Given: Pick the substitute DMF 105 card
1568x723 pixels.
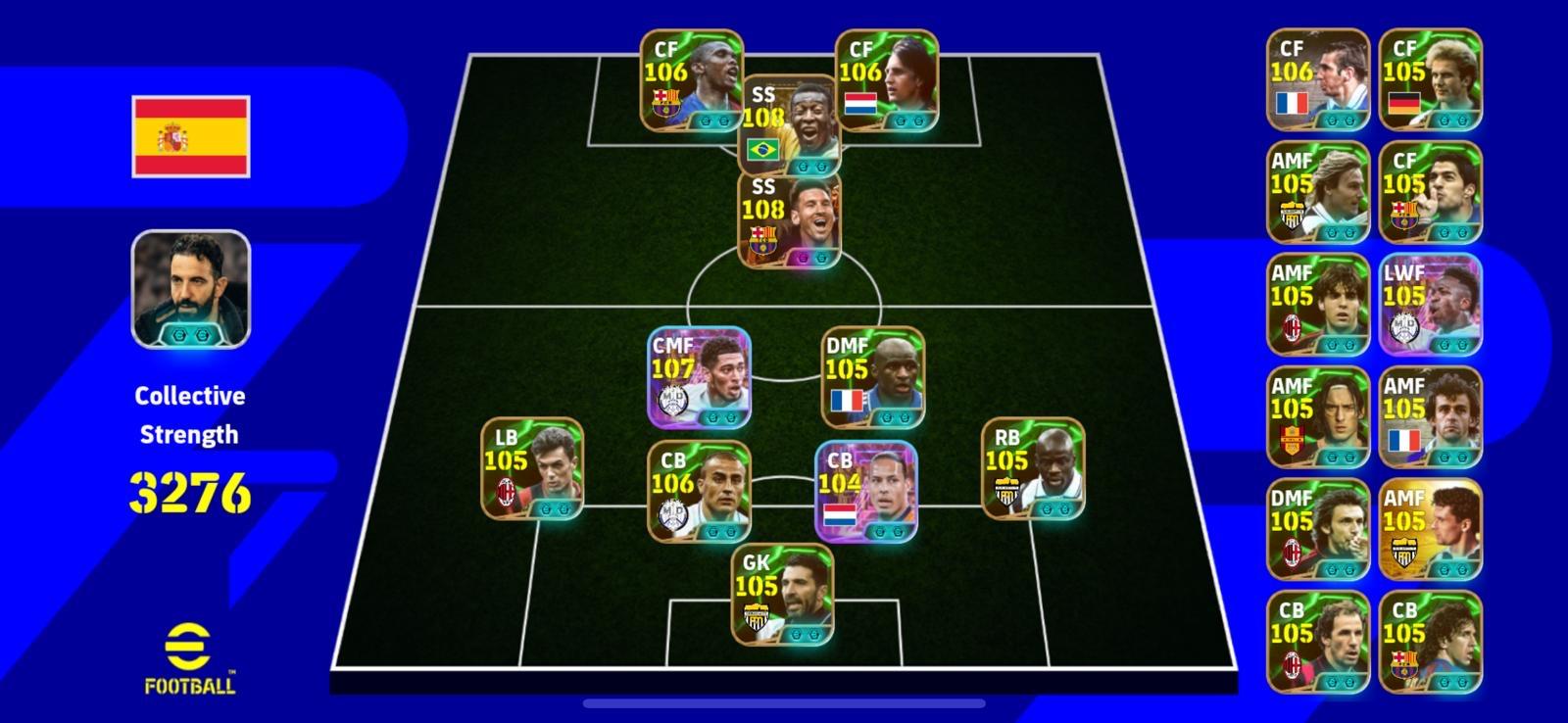Looking at the screenshot, I should (1318, 530).
